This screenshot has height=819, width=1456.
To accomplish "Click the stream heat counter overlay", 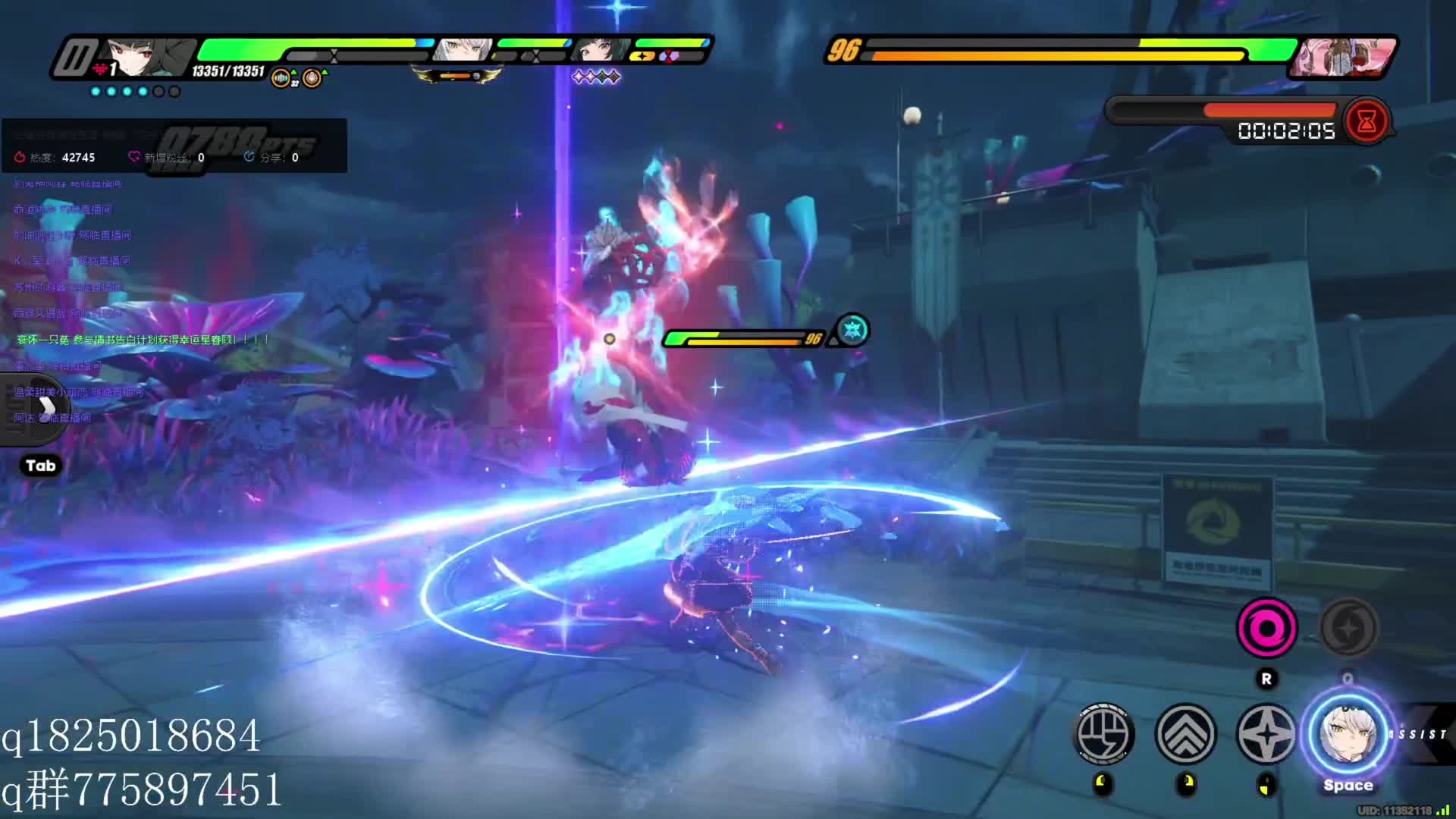I will (x=55, y=158).
